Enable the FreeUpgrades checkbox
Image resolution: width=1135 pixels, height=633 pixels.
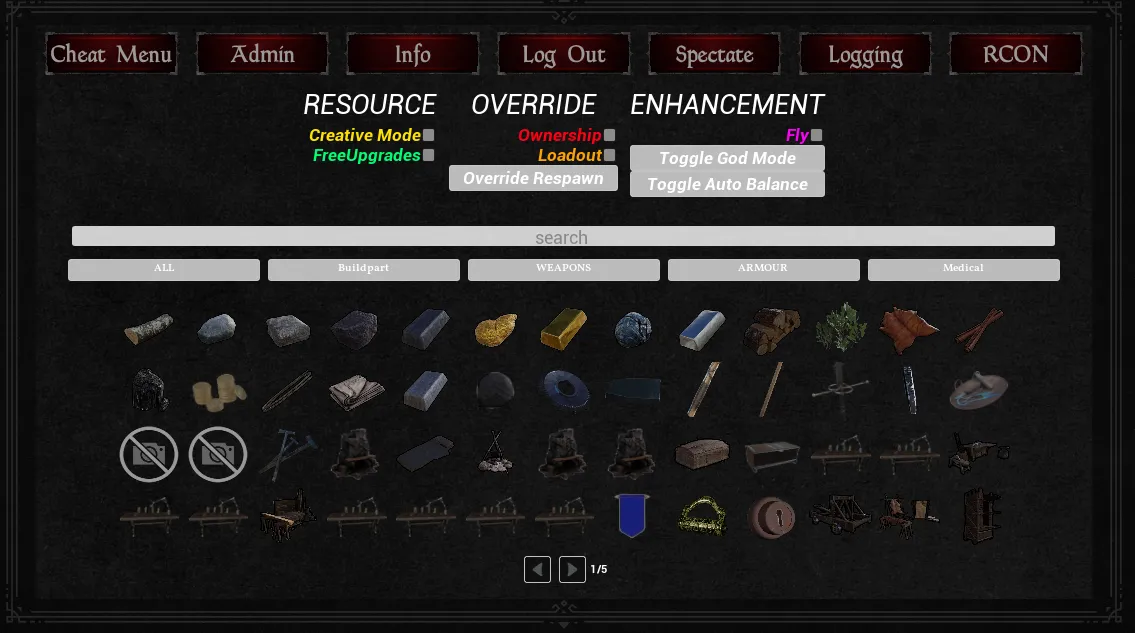(429, 155)
